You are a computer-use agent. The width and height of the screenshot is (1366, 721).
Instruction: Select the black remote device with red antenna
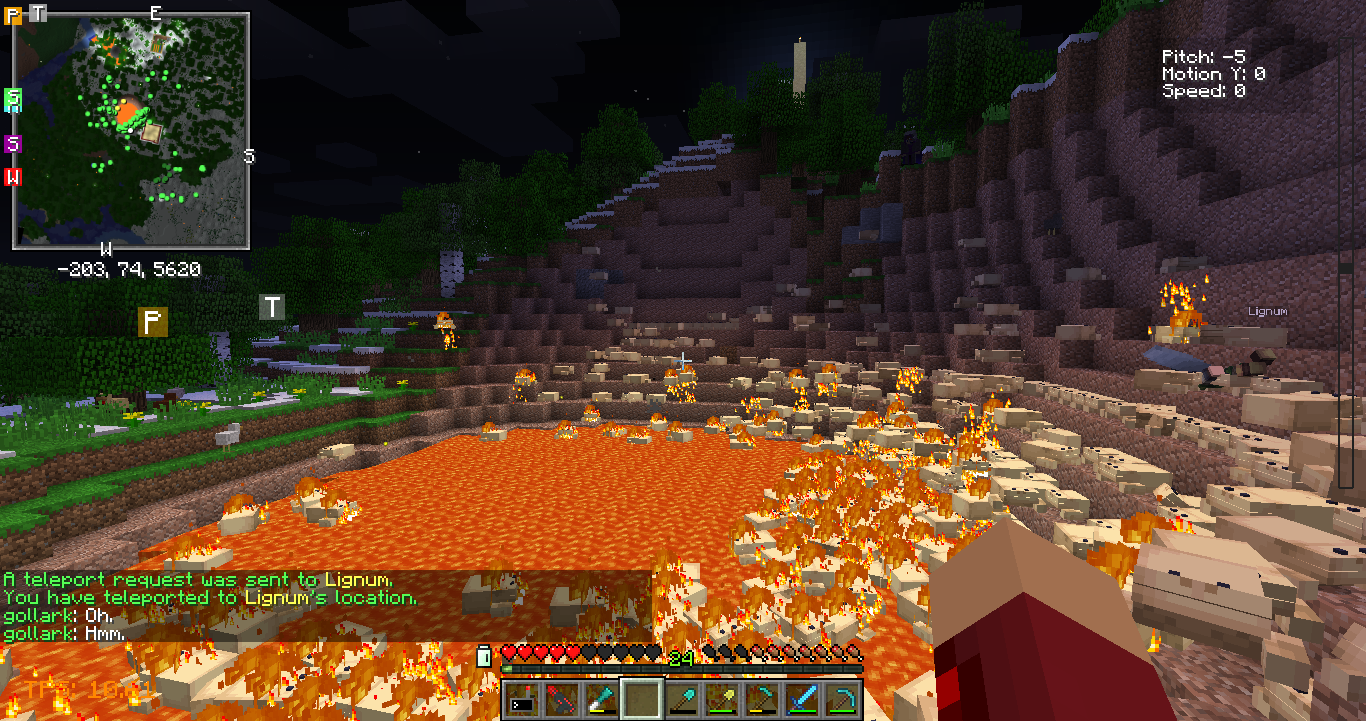coord(519,699)
